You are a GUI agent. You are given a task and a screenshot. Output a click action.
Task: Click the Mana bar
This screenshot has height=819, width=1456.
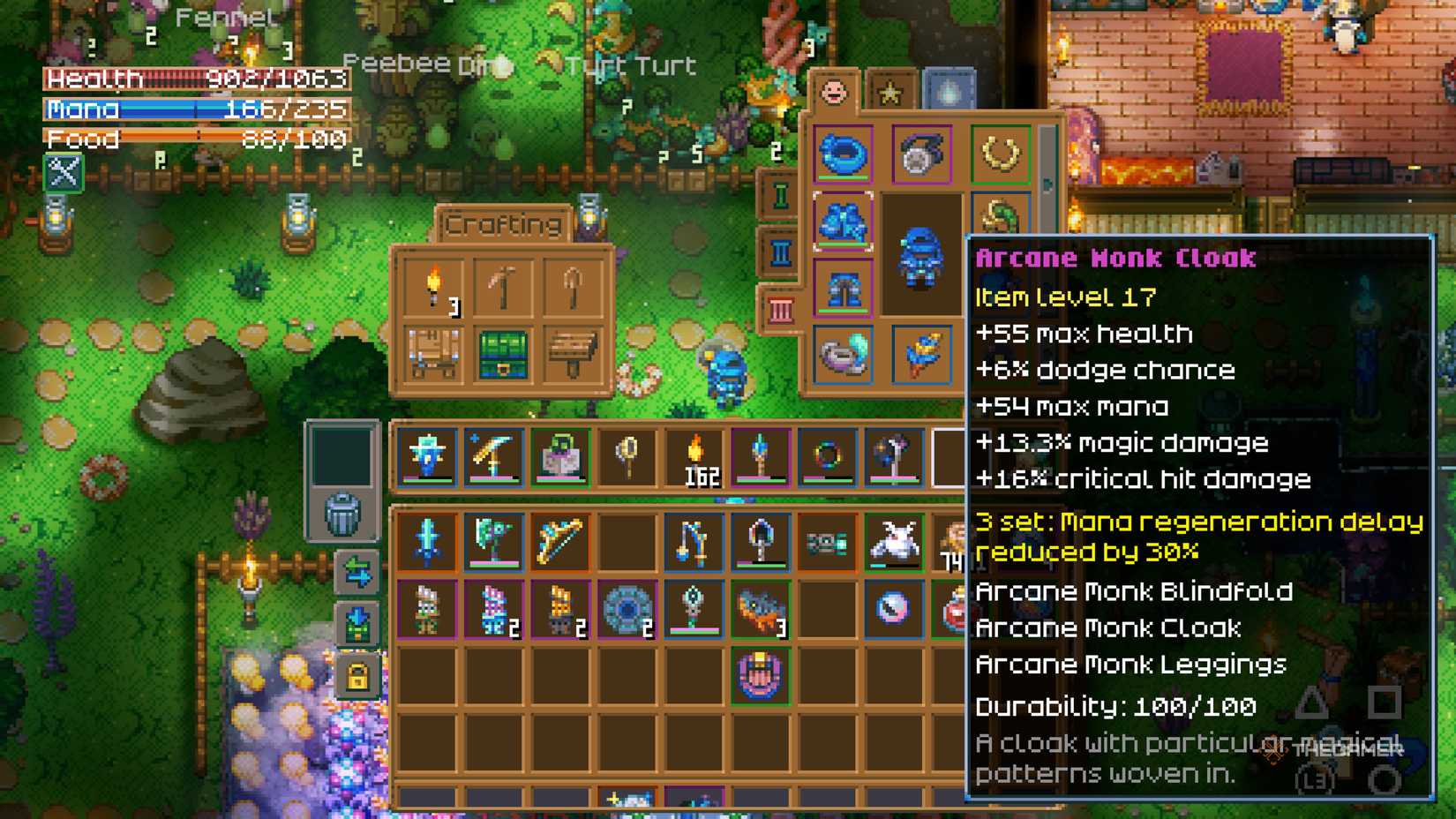click(x=194, y=109)
